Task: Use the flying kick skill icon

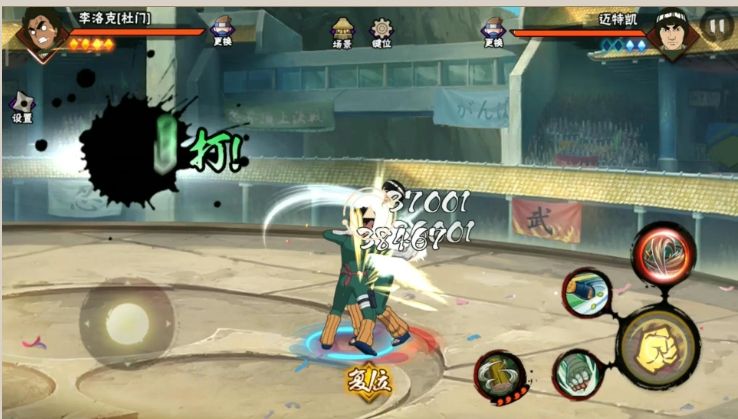Action: [587, 294]
